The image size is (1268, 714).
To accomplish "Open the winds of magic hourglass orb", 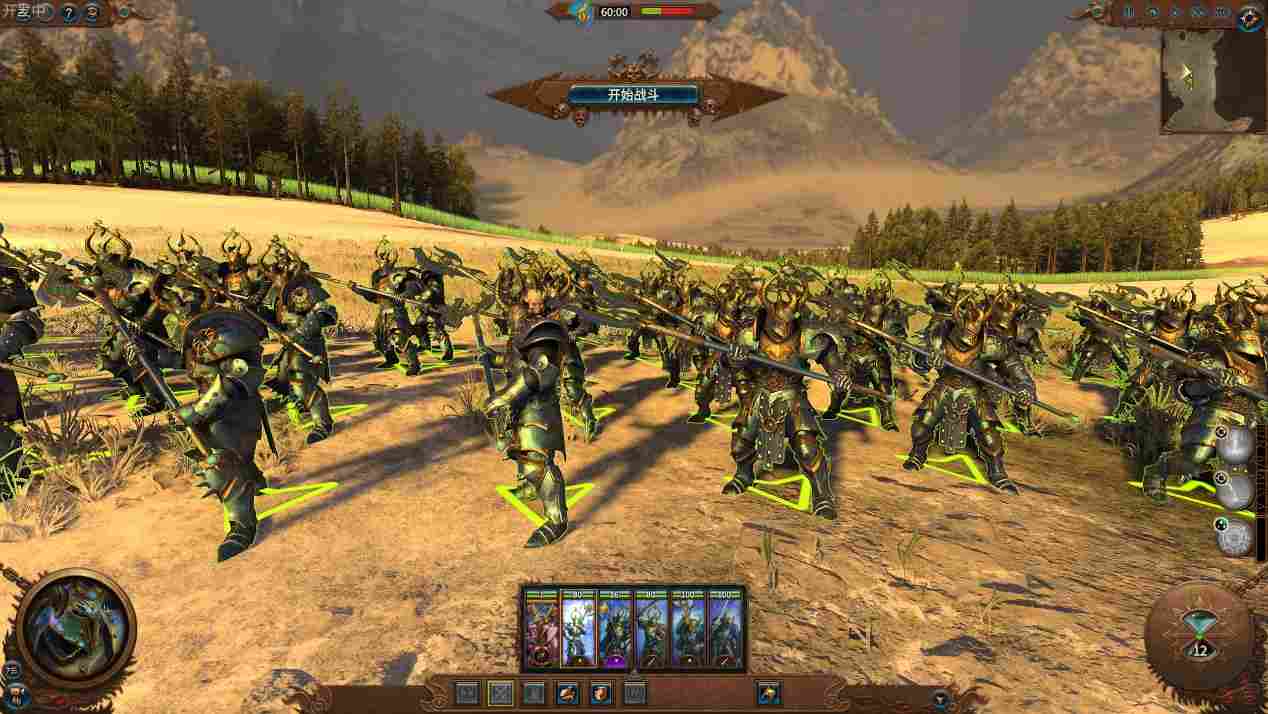I will click(x=1199, y=637).
